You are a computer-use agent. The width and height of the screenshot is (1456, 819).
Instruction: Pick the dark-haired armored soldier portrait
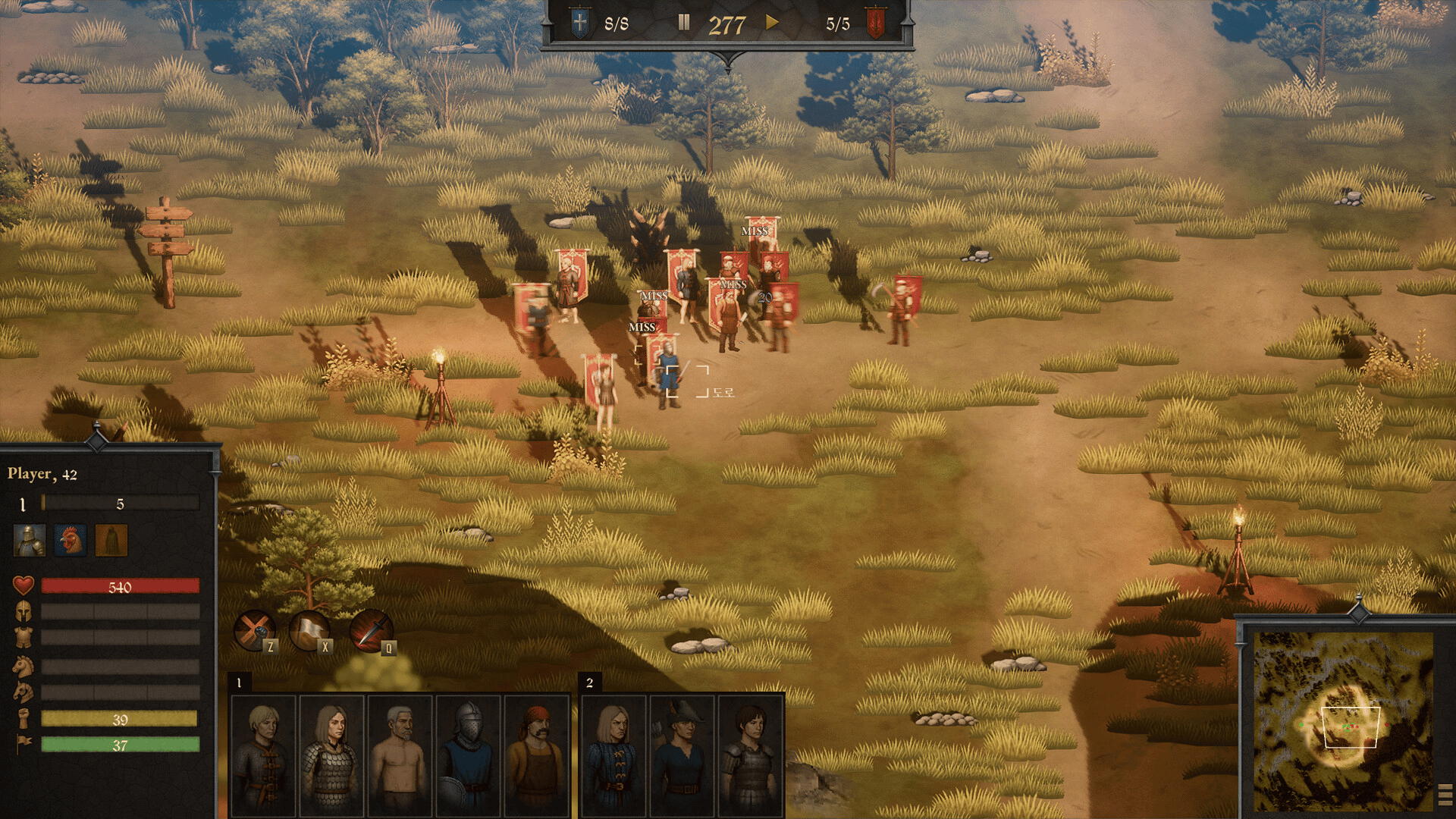(x=750, y=755)
